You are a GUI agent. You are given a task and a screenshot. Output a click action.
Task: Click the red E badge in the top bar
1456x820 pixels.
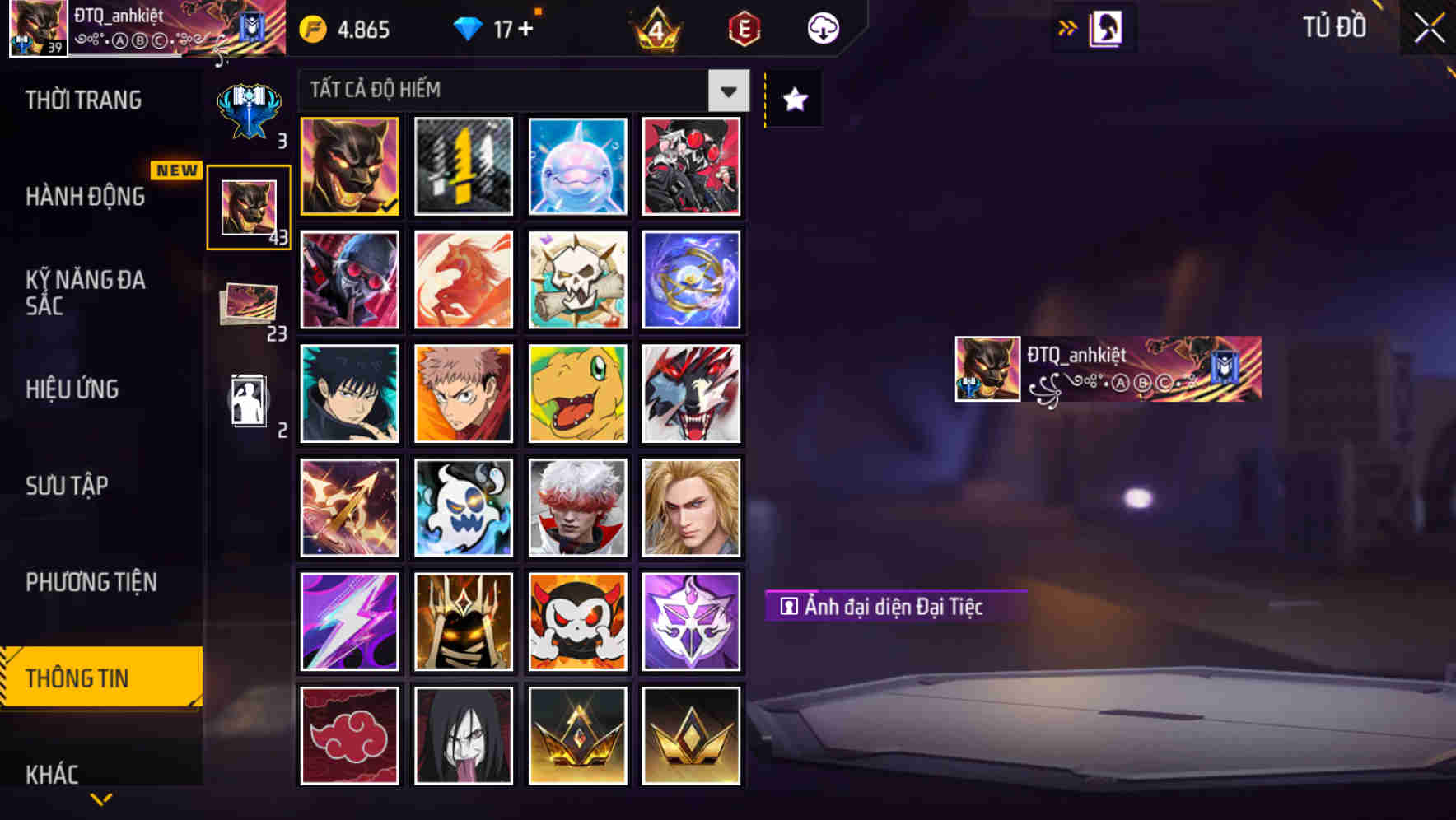point(741,27)
